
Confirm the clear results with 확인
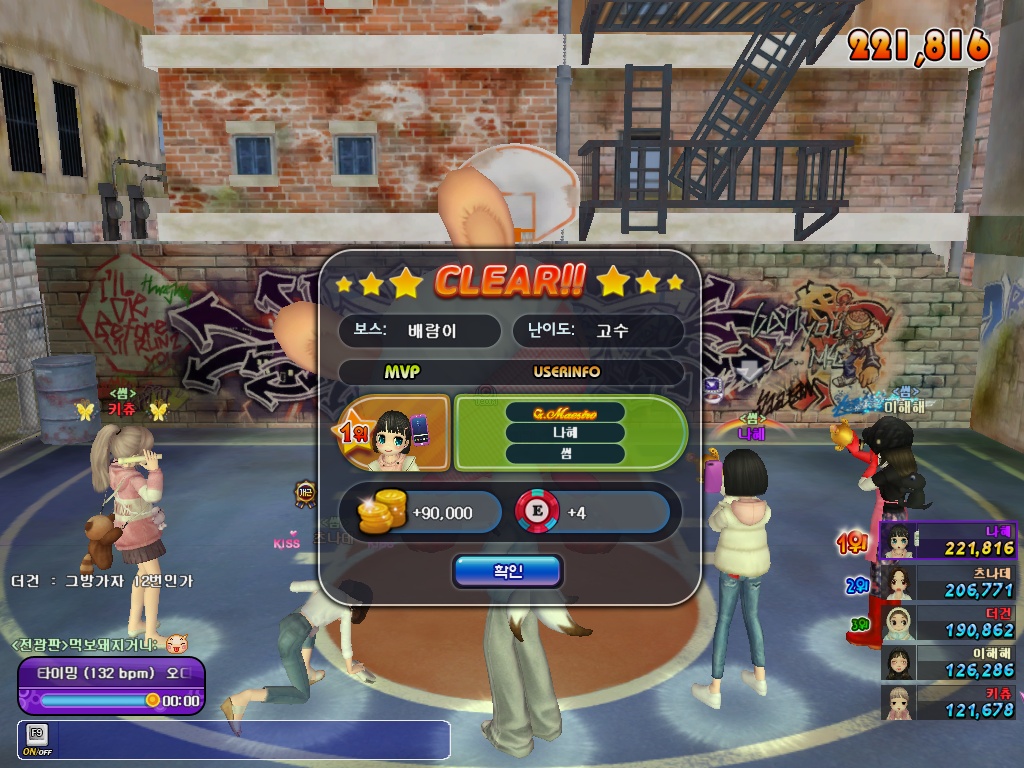[507, 571]
